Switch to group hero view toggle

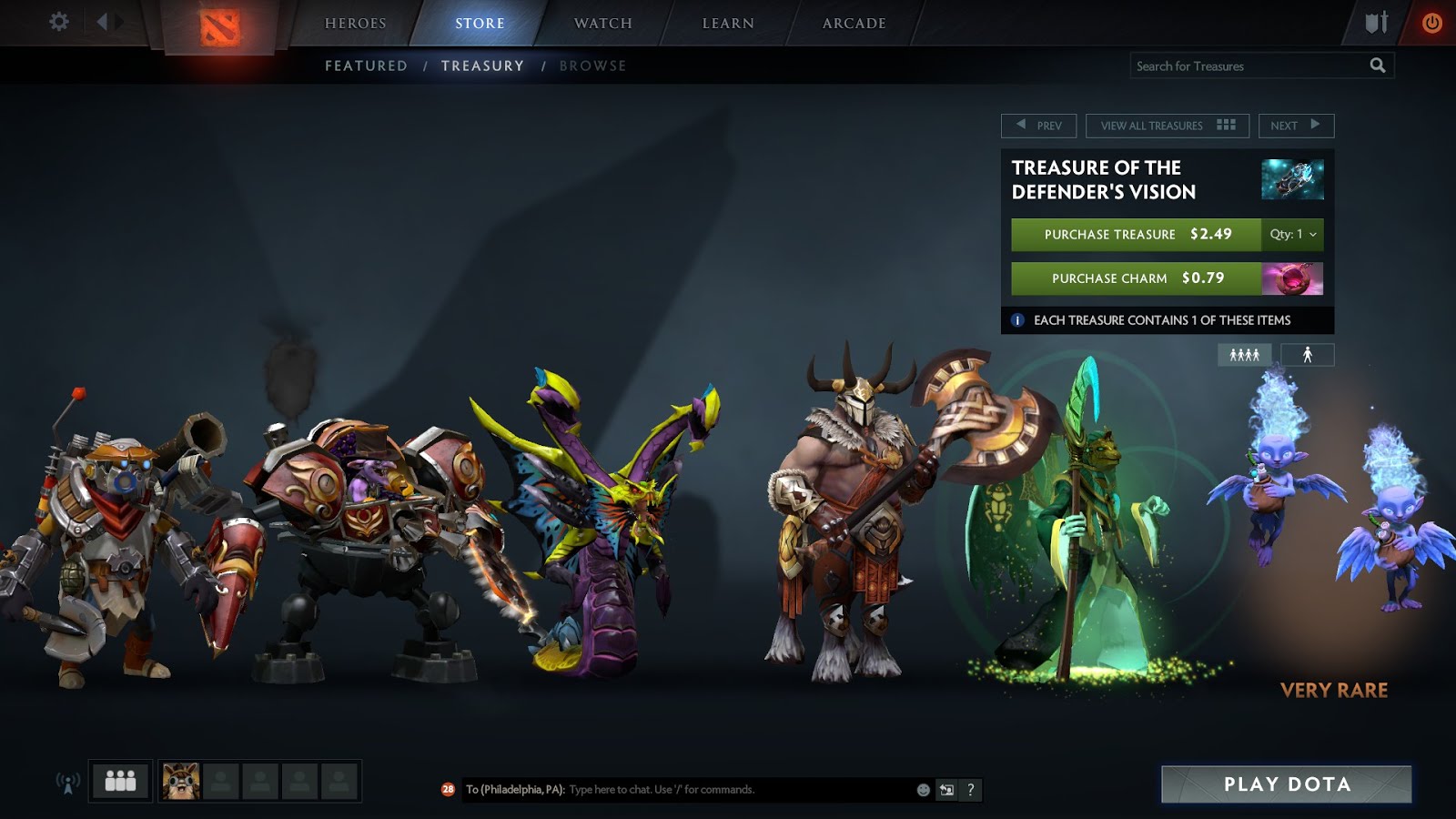coord(1244,355)
